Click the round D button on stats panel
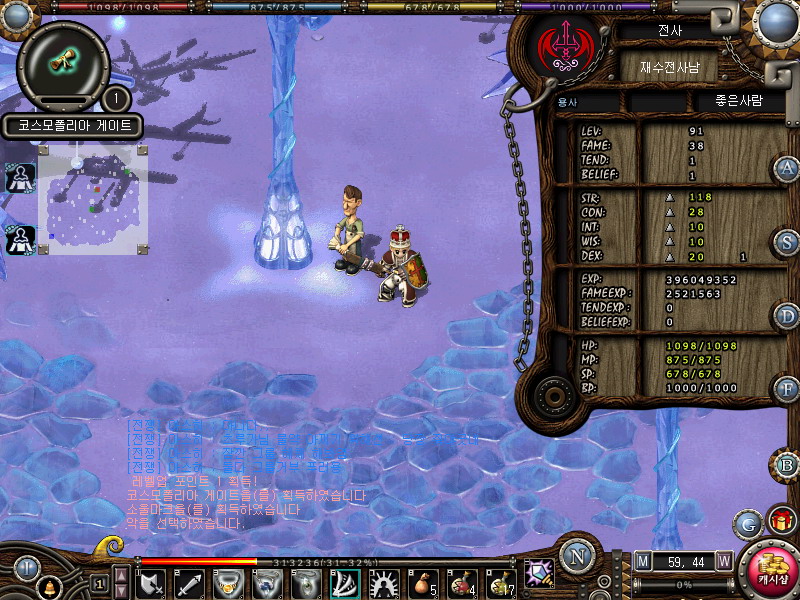800x600 pixels. [788, 316]
